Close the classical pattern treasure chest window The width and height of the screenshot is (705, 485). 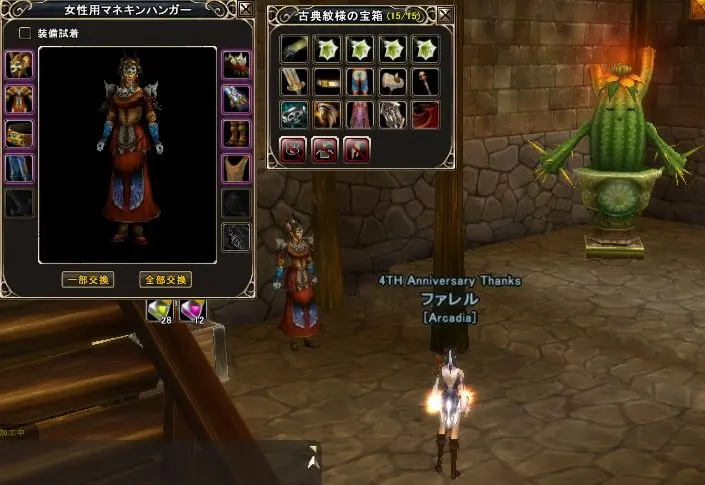pos(446,14)
